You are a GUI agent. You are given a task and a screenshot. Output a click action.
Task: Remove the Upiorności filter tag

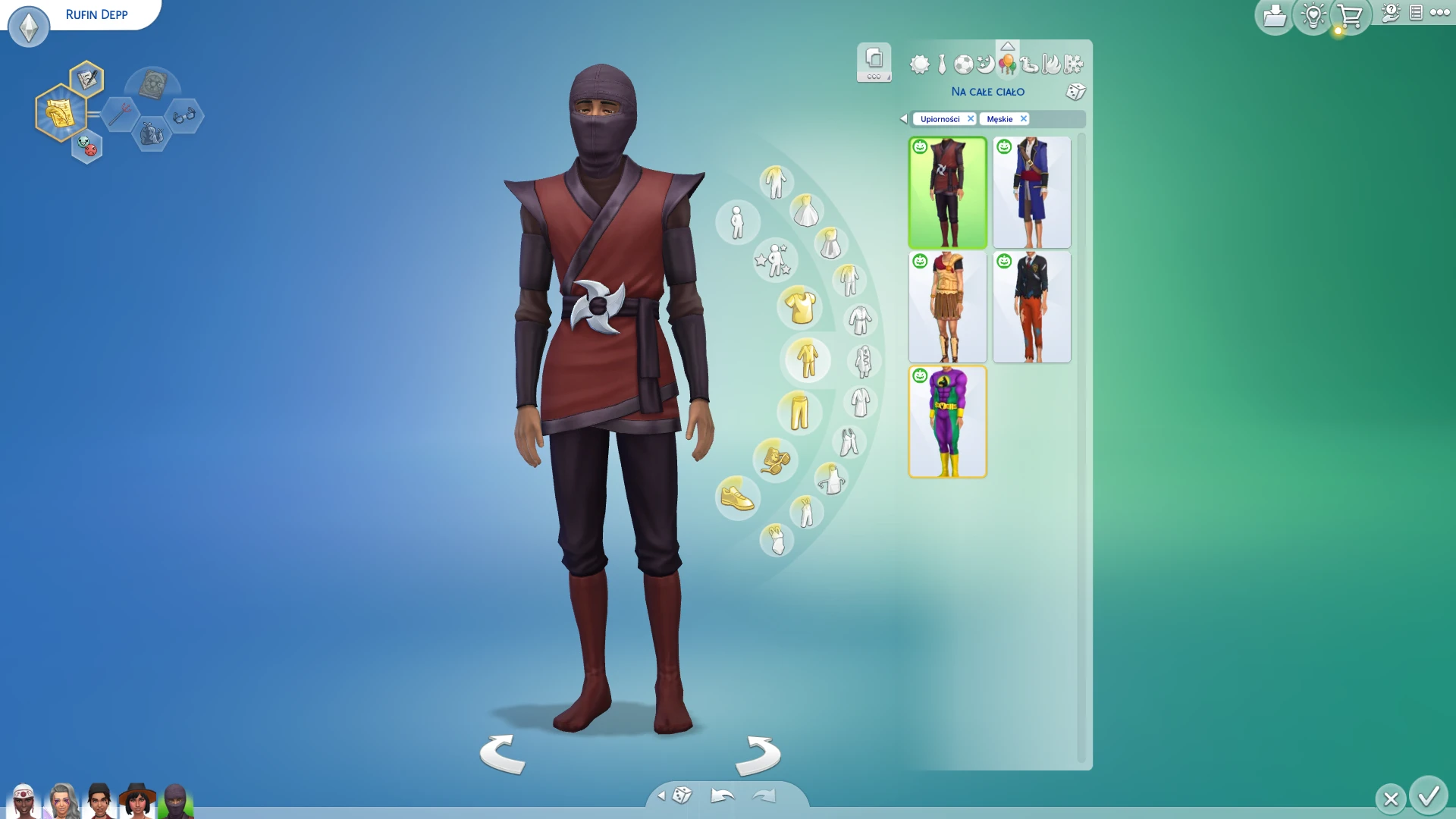(x=970, y=118)
